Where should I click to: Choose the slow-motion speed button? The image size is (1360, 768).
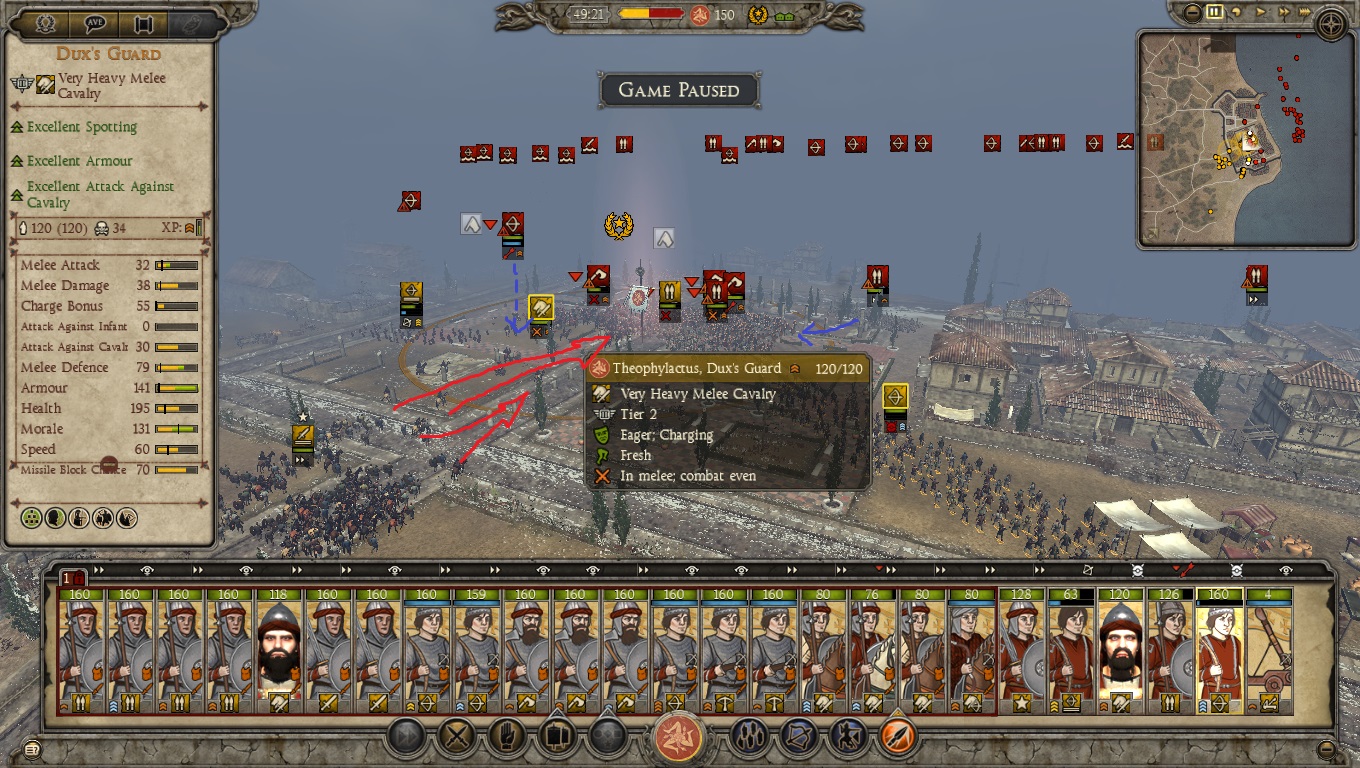(1238, 13)
